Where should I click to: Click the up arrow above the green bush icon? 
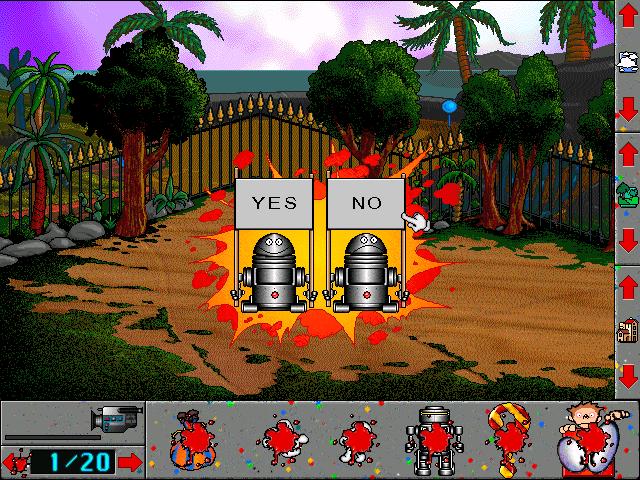point(627,150)
